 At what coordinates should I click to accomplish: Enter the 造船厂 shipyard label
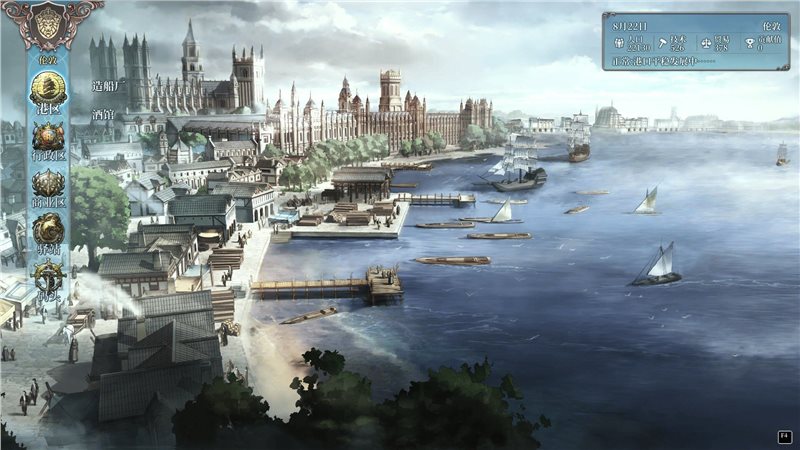click(105, 86)
